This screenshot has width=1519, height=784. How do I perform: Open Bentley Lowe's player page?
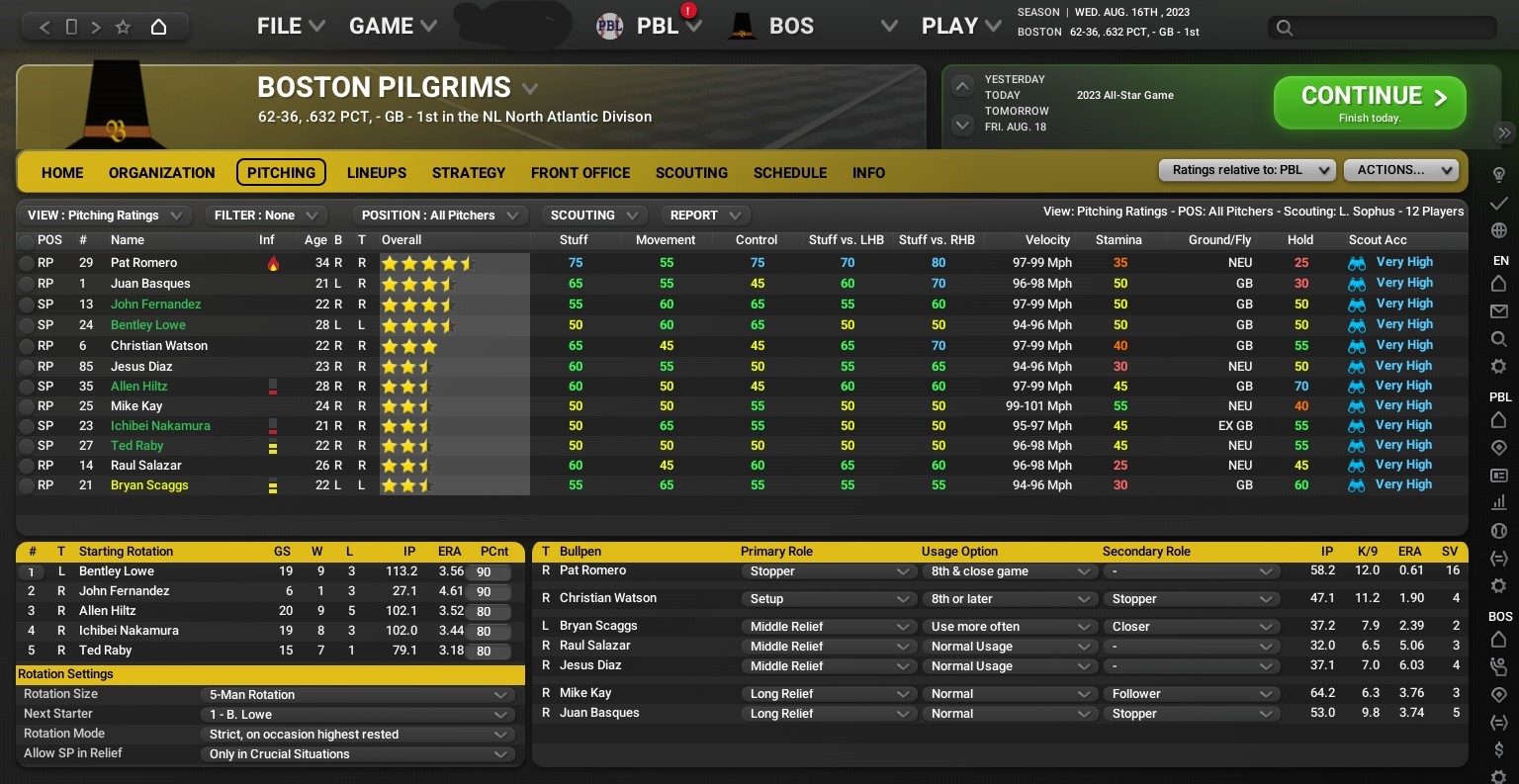click(x=147, y=324)
